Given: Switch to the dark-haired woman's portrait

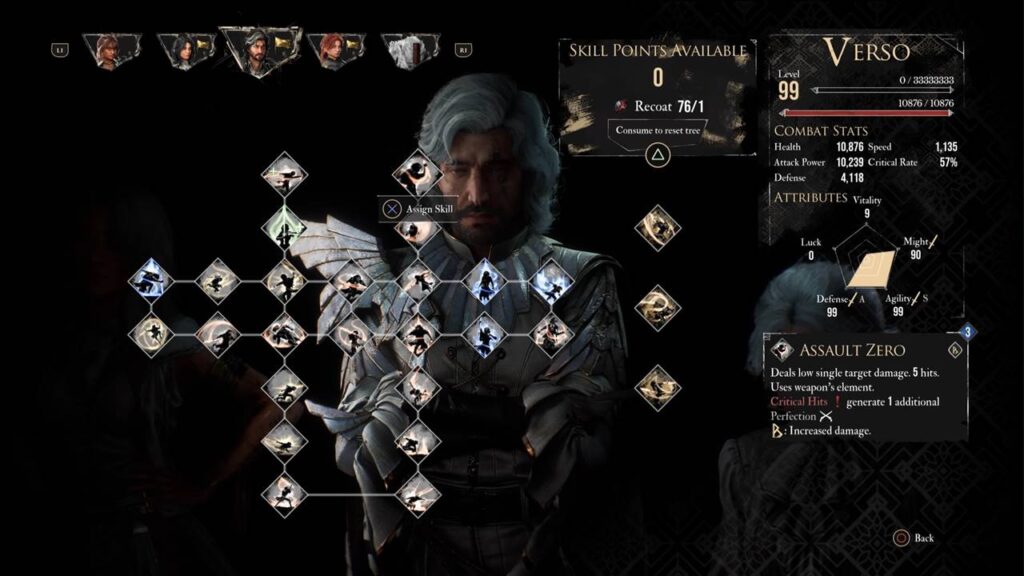Looking at the screenshot, I should (x=183, y=48).
